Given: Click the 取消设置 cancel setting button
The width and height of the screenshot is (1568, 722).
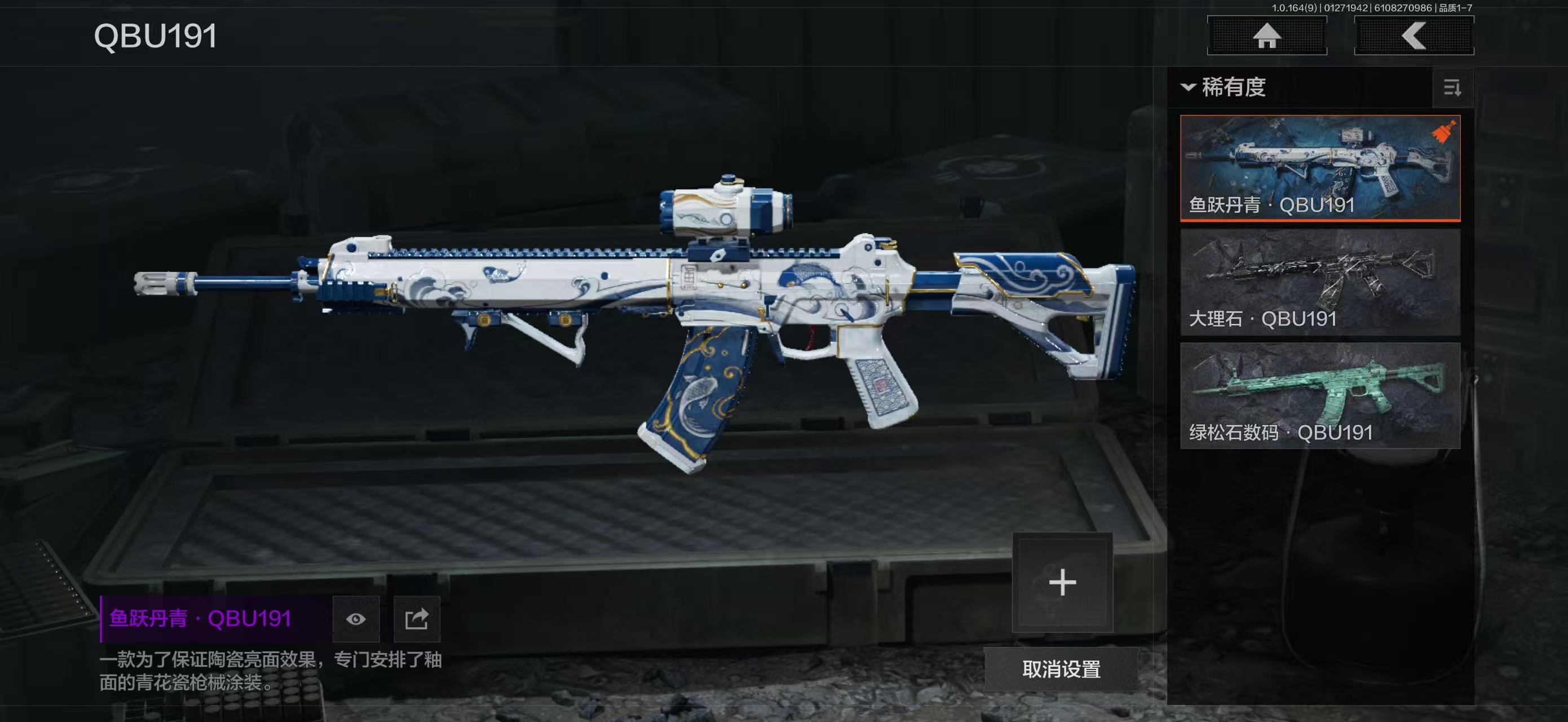Looking at the screenshot, I should [1061, 669].
